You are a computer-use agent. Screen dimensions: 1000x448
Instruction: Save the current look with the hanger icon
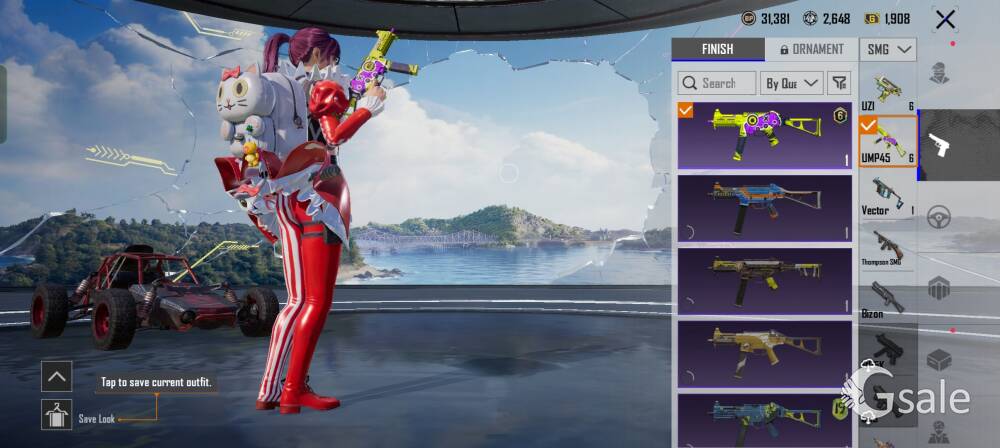pyautogui.click(x=56, y=414)
